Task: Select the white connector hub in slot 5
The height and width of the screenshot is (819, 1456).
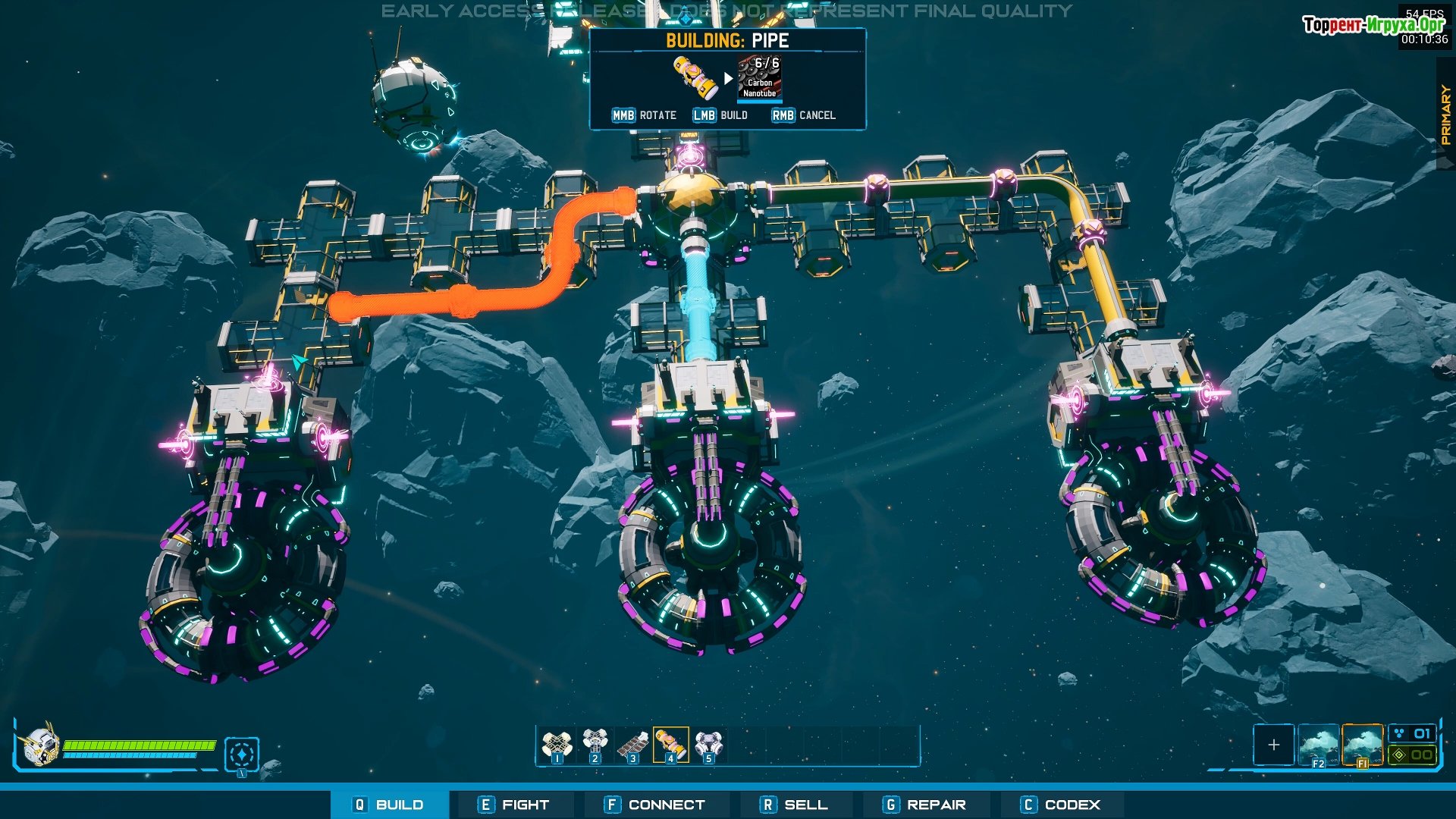Action: [709, 745]
